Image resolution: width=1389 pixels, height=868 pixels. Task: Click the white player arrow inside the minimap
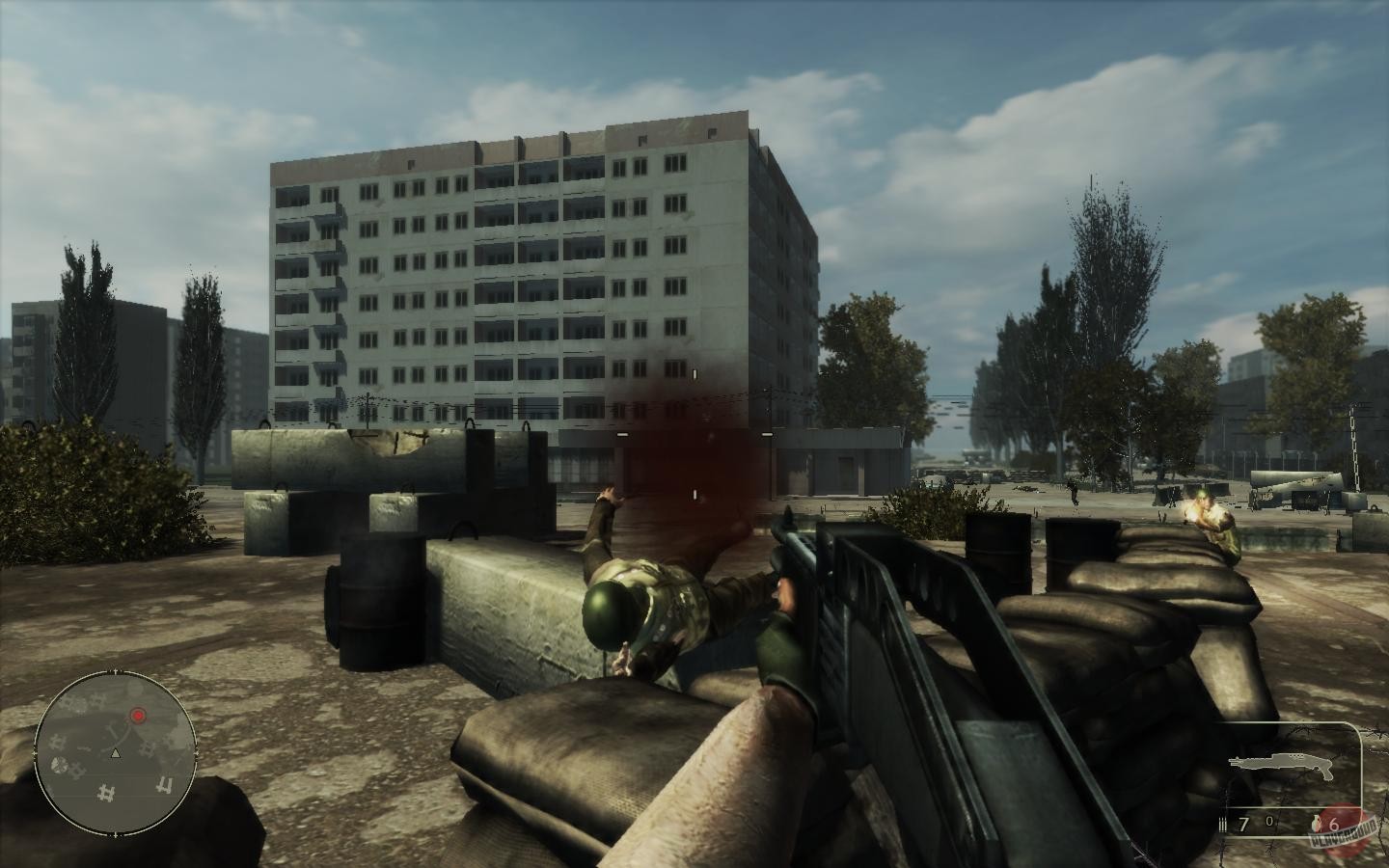pyautogui.click(x=116, y=753)
